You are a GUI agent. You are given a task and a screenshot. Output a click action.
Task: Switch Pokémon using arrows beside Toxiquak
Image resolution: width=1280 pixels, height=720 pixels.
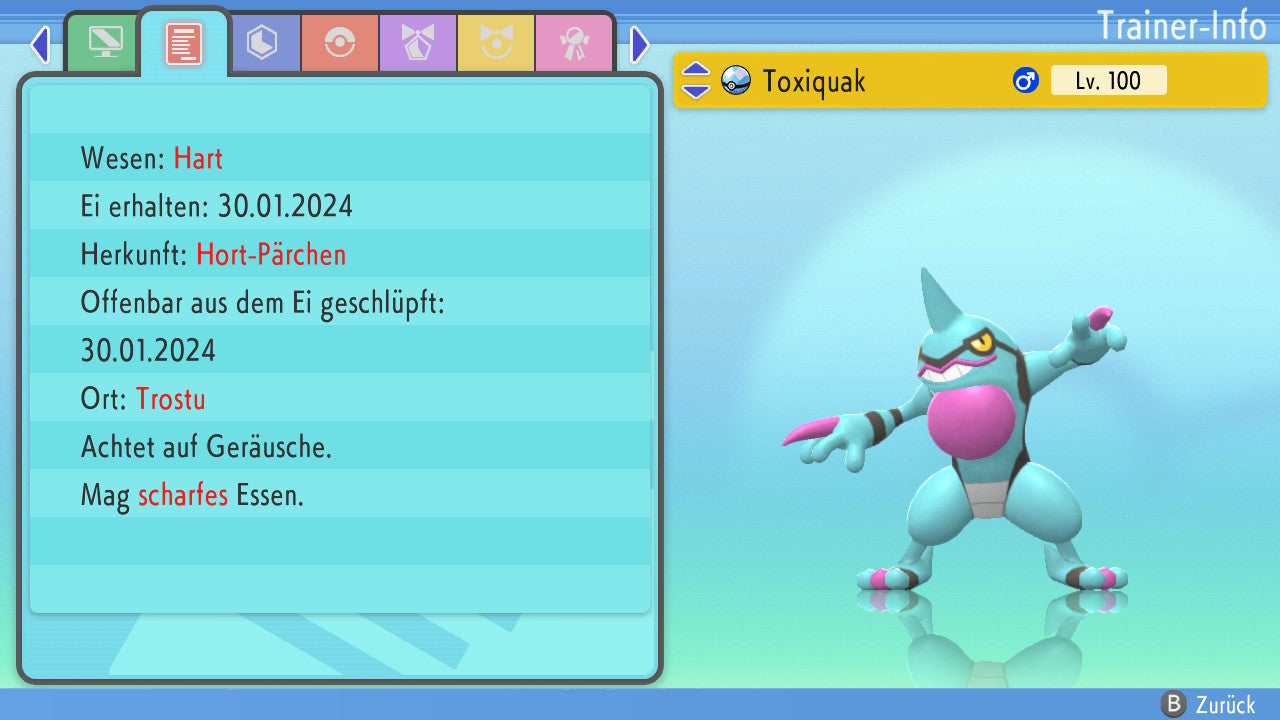click(696, 80)
